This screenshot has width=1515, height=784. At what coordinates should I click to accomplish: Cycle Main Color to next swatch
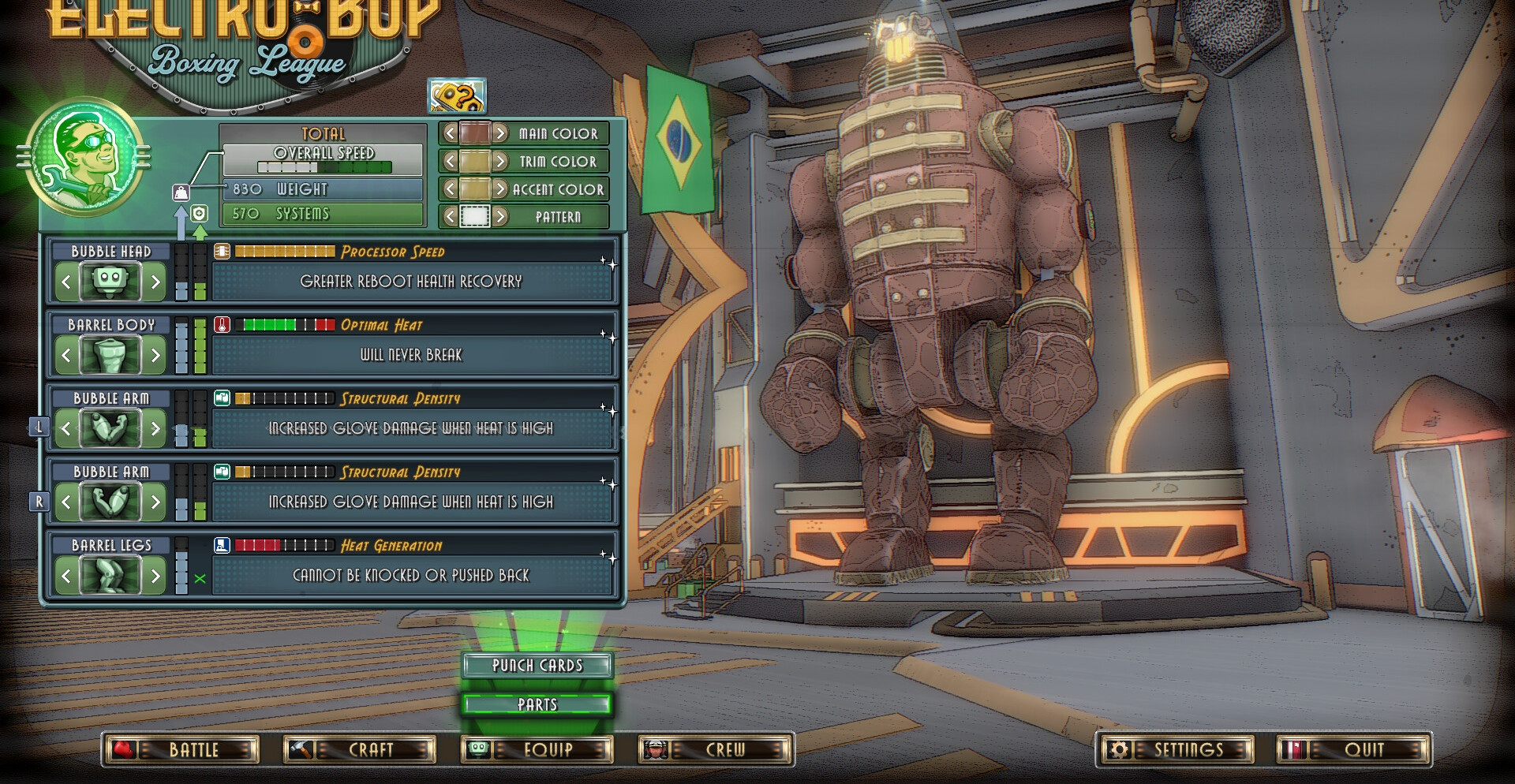[500, 133]
